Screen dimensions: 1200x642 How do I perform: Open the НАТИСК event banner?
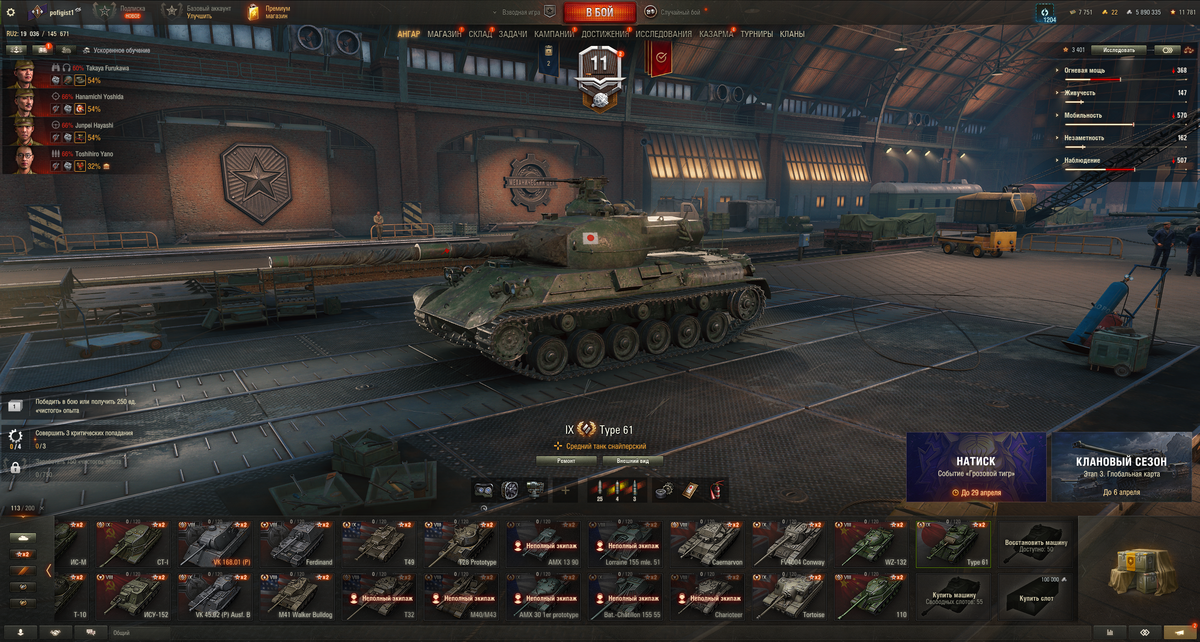976,466
